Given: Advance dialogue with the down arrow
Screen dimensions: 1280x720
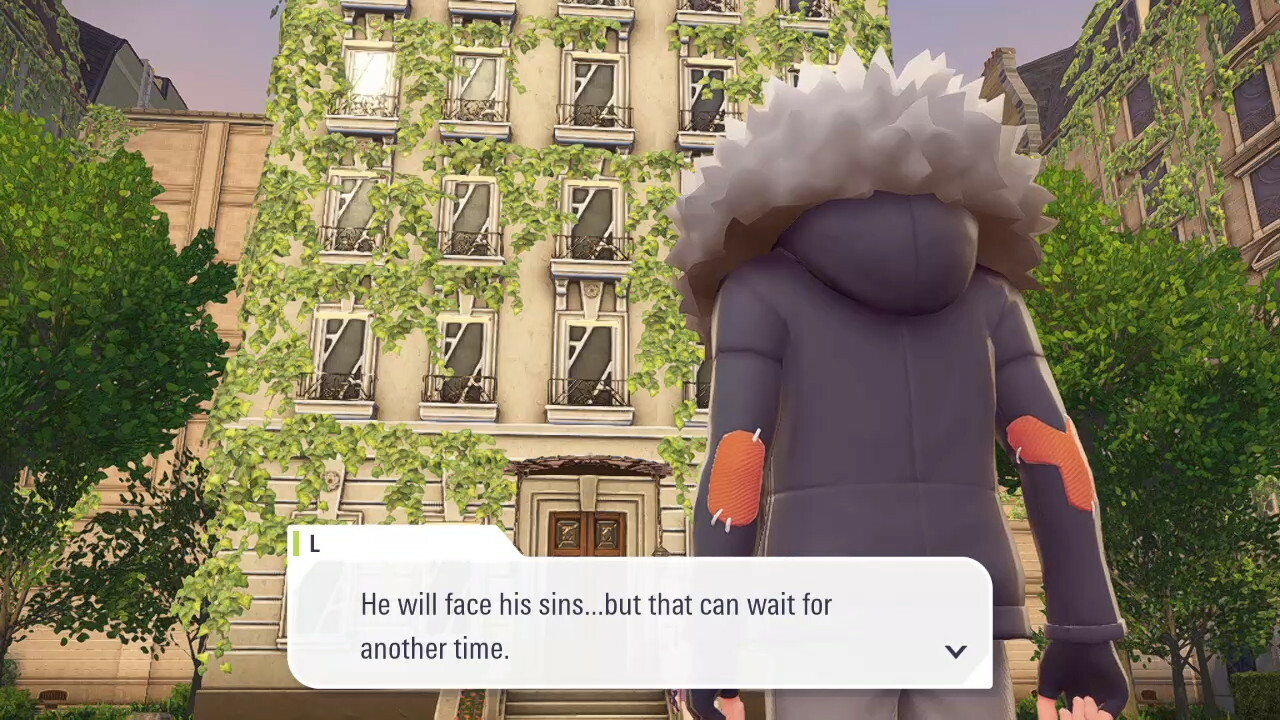Looking at the screenshot, I should 955,651.
